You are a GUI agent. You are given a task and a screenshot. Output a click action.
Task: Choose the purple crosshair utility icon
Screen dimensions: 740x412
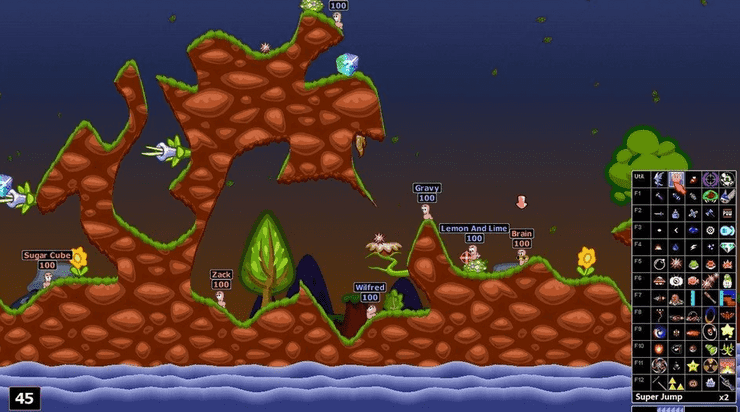(711, 178)
